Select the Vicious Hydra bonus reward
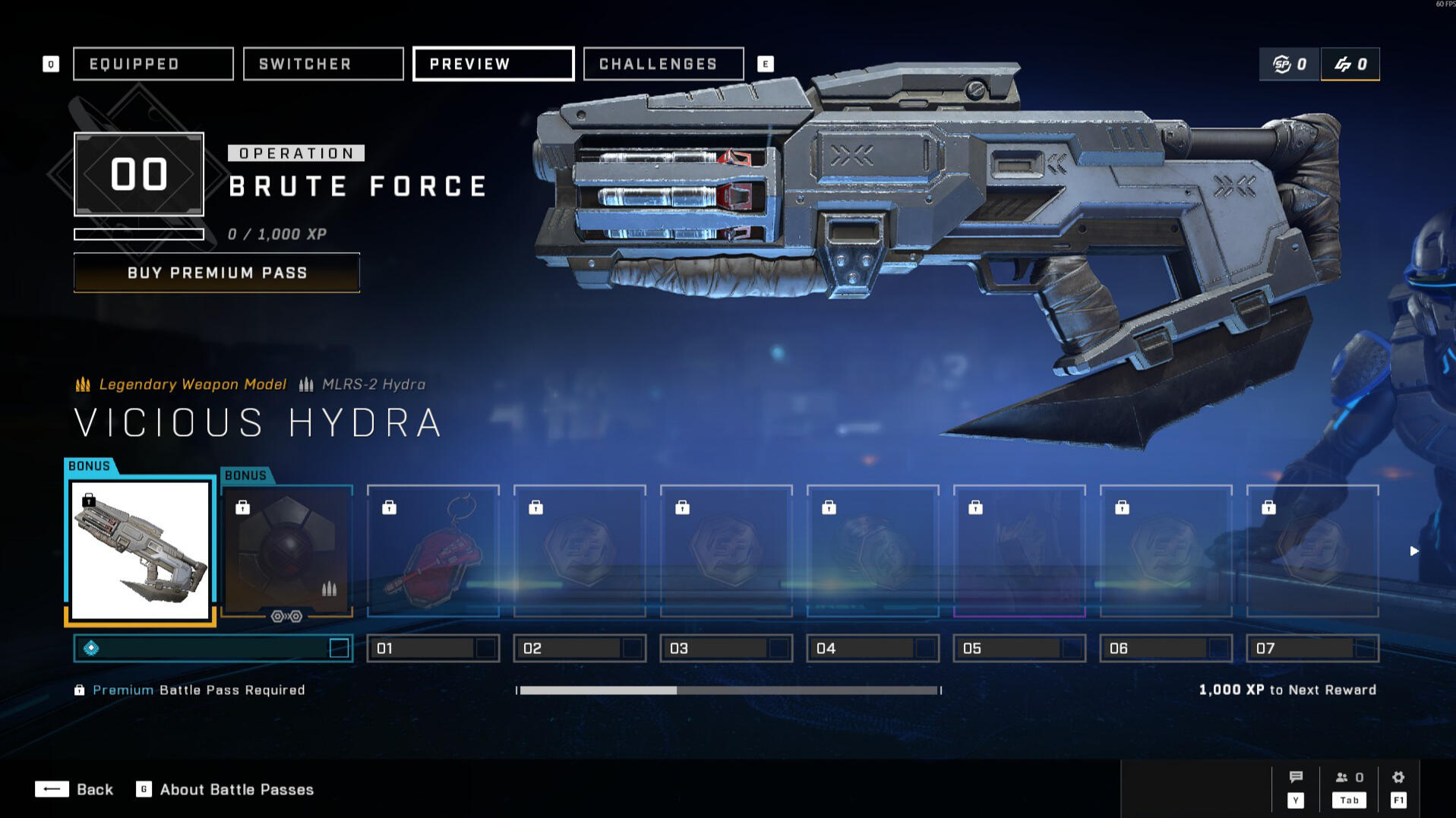 141,550
